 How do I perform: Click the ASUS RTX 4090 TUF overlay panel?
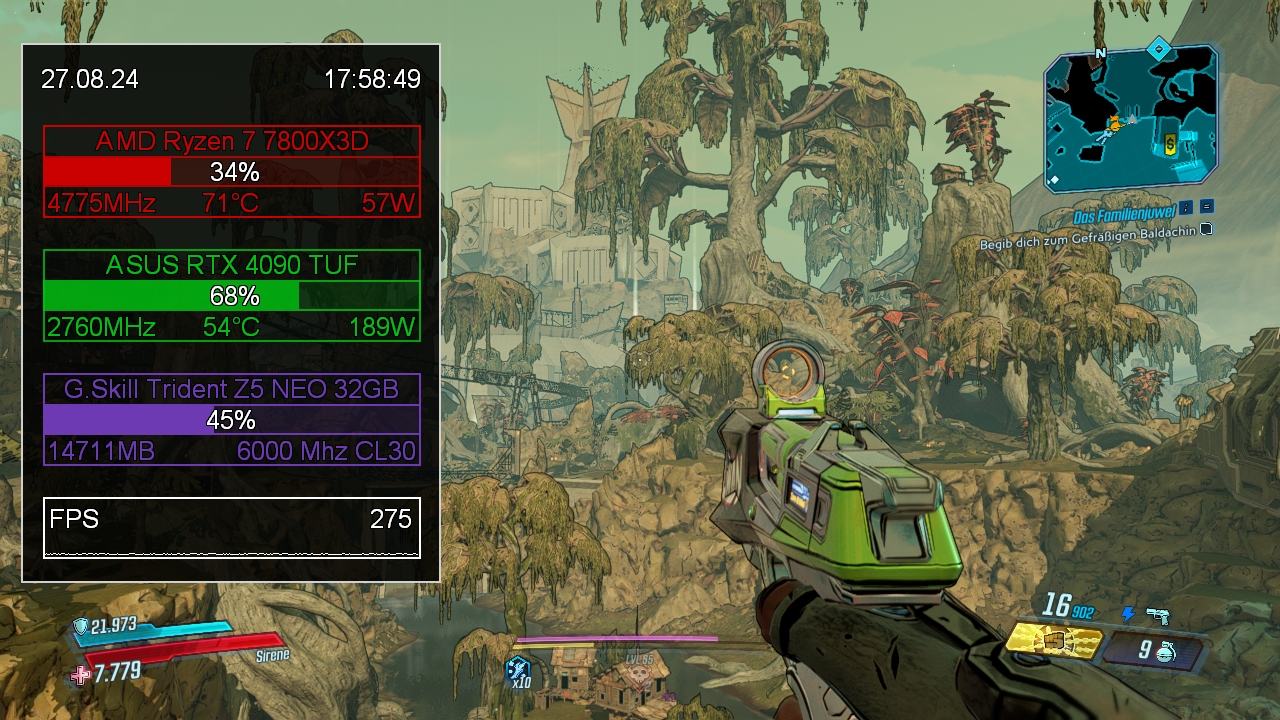tap(232, 295)
